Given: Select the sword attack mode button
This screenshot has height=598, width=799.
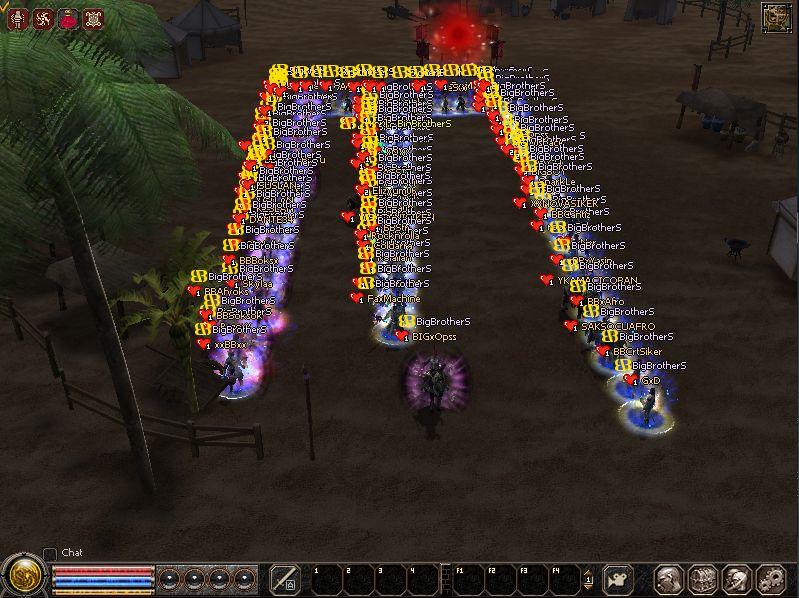Looking at the screenshot, I should (x=285, y=578).
